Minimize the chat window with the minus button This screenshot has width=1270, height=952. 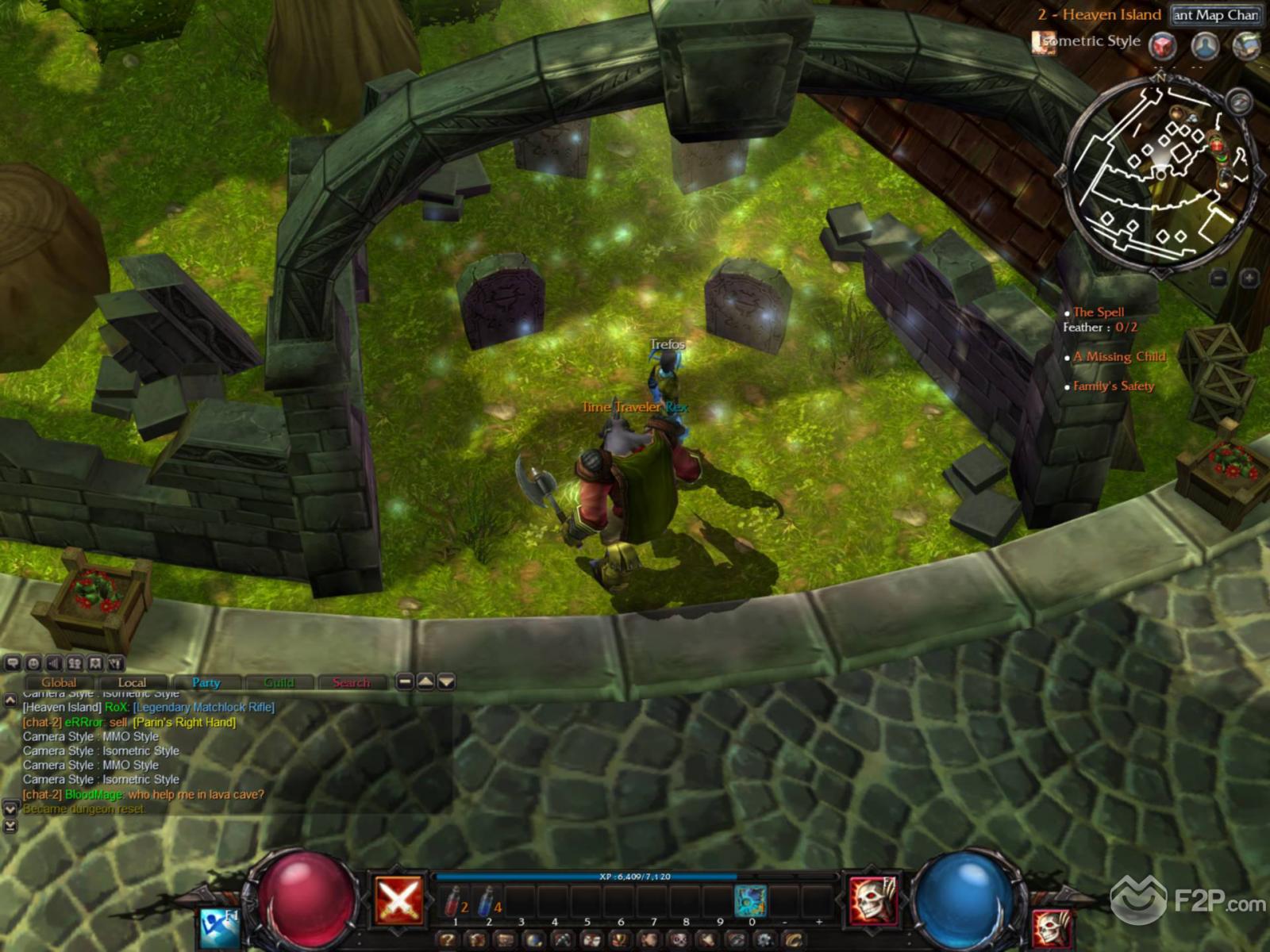coord(405,681)
